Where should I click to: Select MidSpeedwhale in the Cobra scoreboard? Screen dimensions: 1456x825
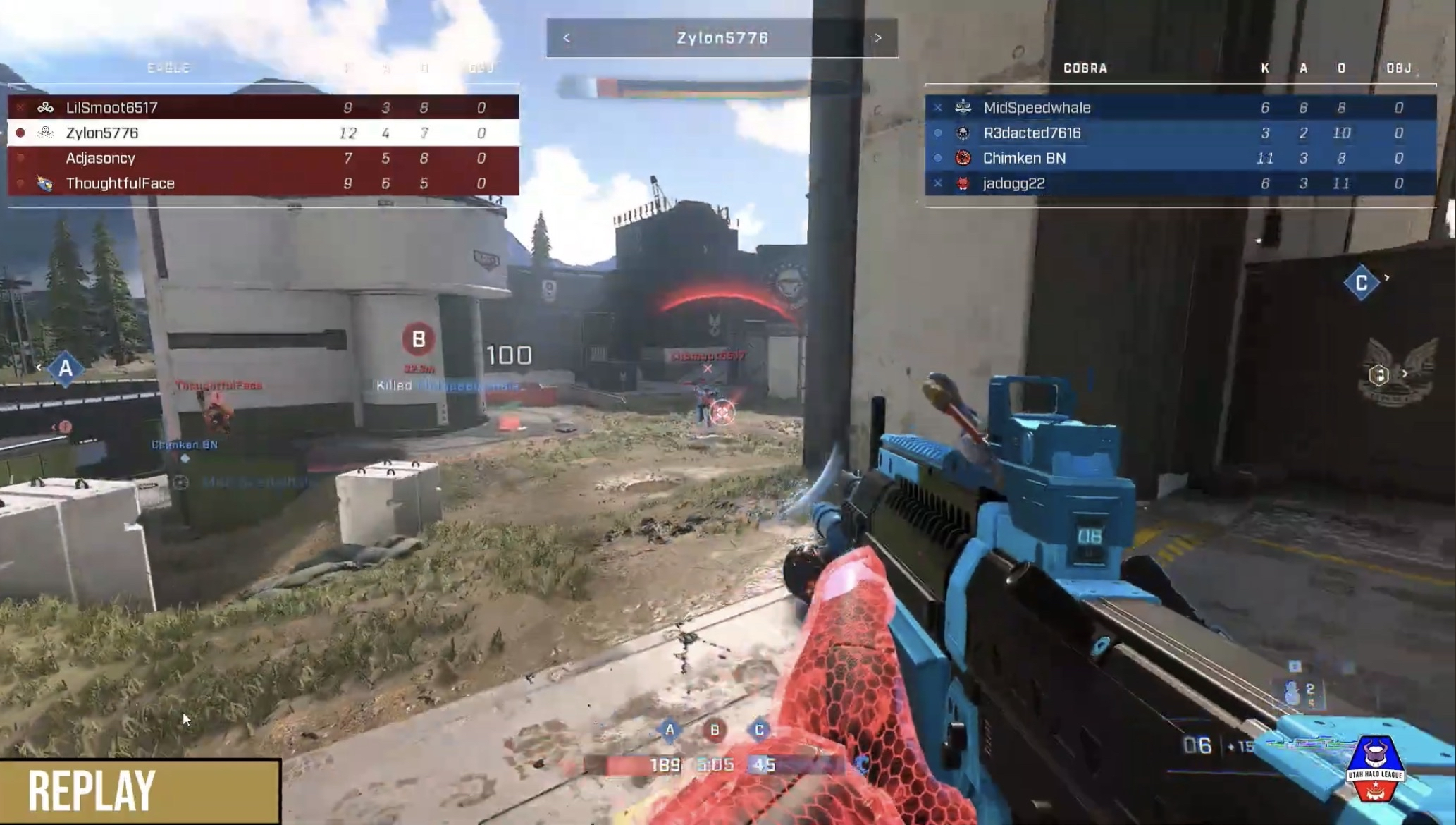pyautogui.click(x=1180, y=107)
